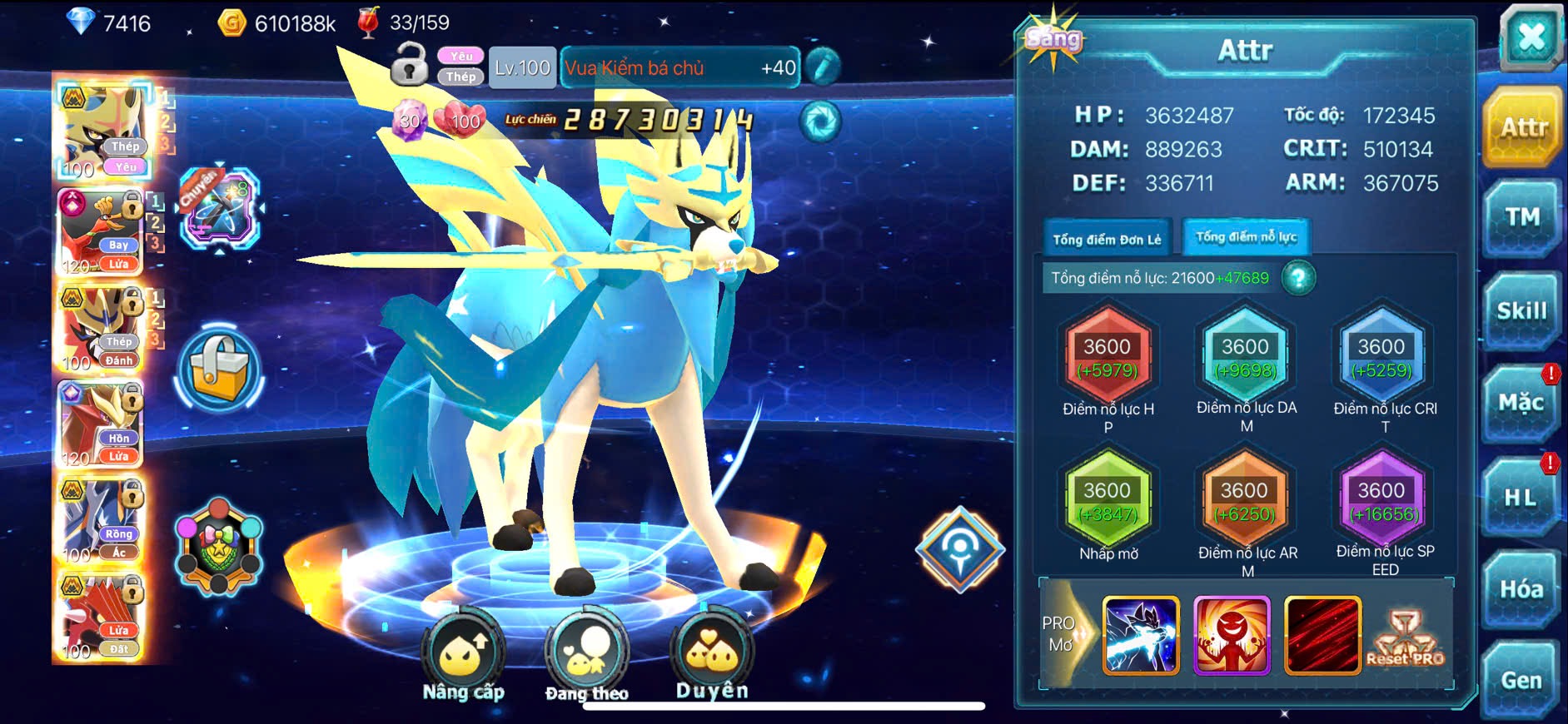Select the Mặc side tab

(x=1521, y=404)
